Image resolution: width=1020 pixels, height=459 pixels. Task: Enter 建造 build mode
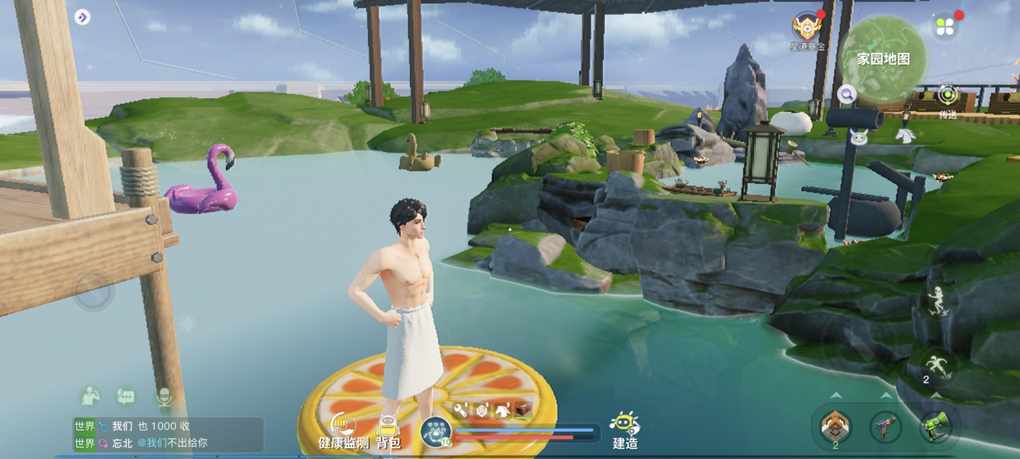[626, 429]
